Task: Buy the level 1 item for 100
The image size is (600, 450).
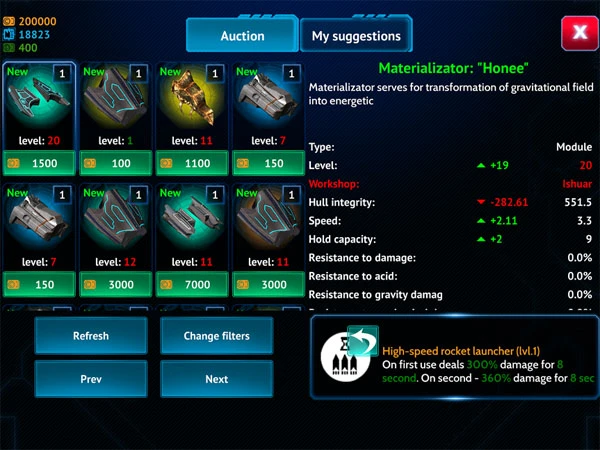Action: click(116, 162)
